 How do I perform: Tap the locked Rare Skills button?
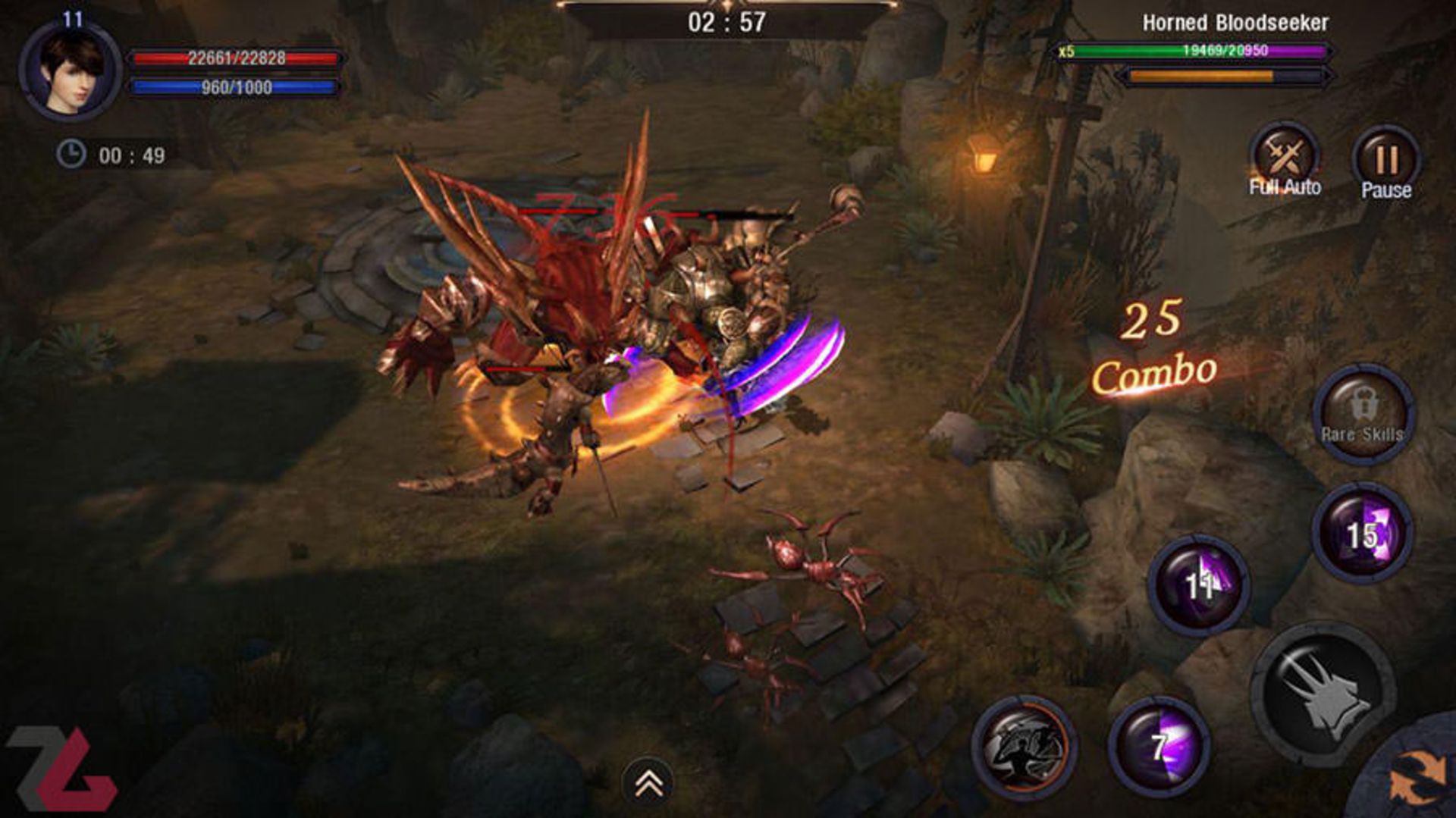[1363, 415]
